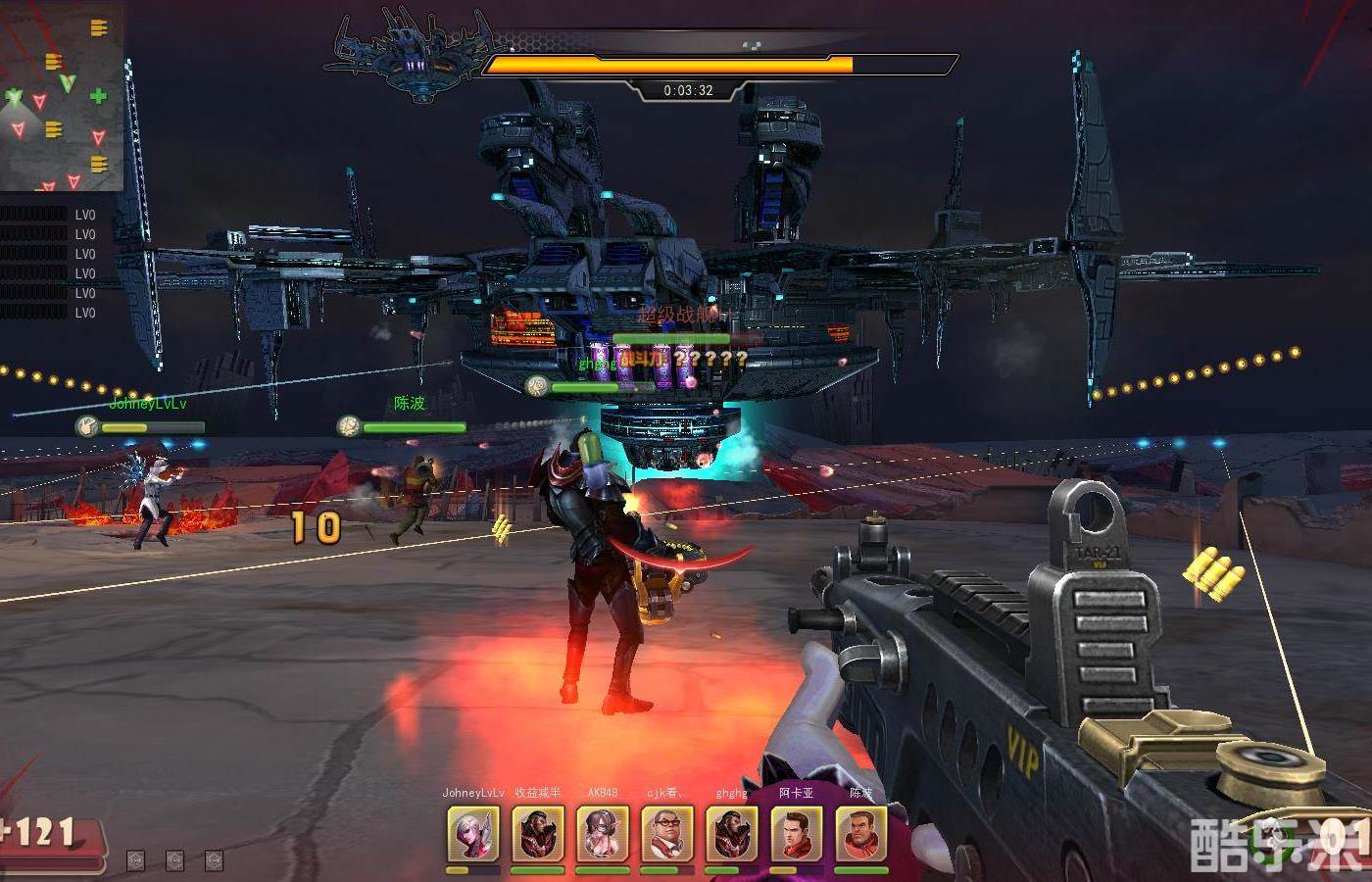
Task: Select JohneyLvLv's portrait in the team bar
Action: [472, 834]
